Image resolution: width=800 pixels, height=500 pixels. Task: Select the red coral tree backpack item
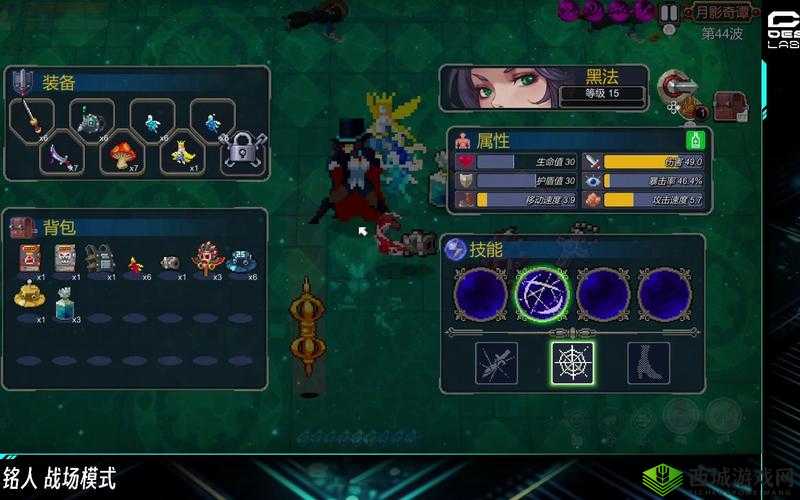click(207, 259)
